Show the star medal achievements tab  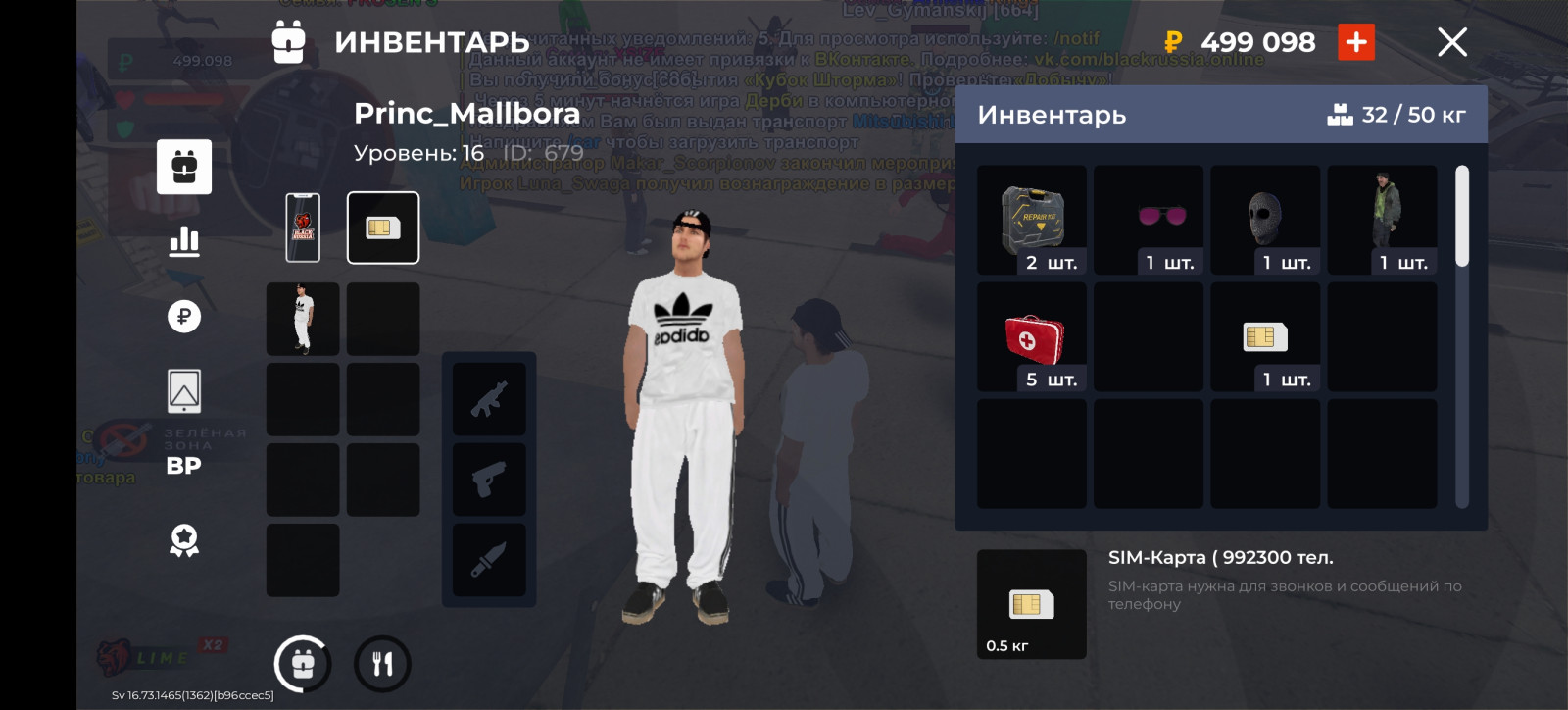click(x=184, y=540)
